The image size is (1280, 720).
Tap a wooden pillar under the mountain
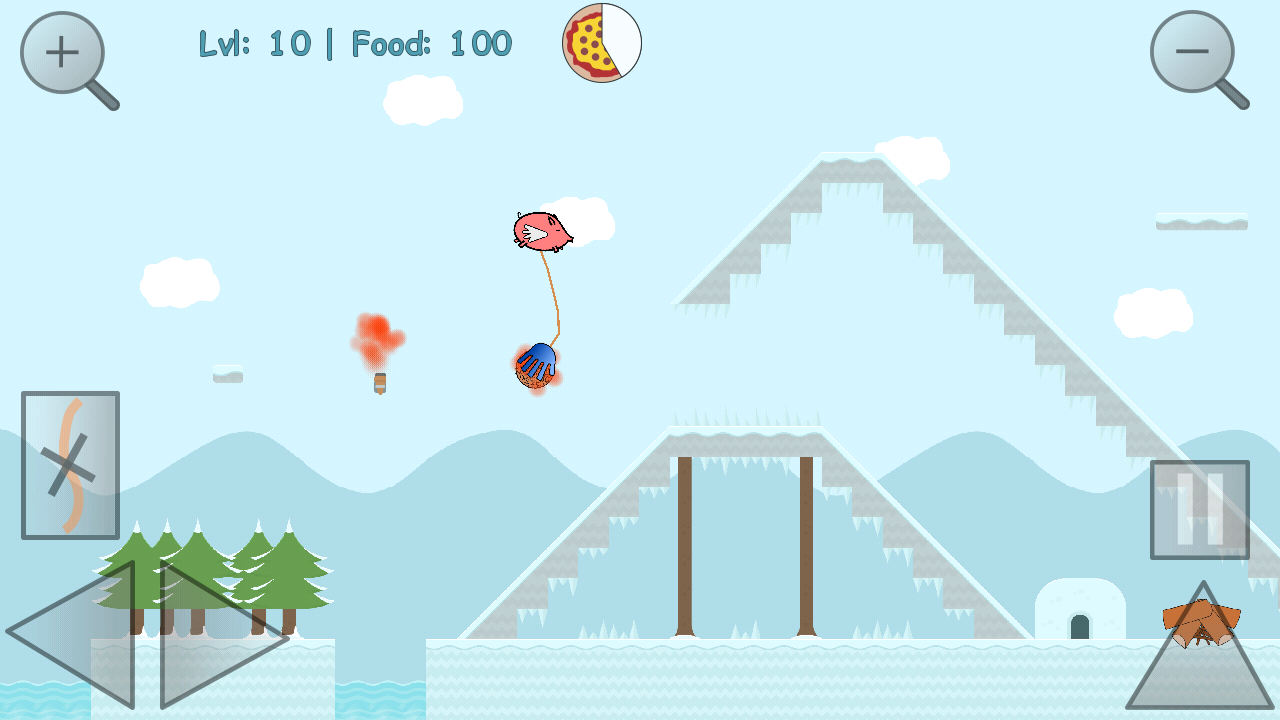click(x=686, y=545)
